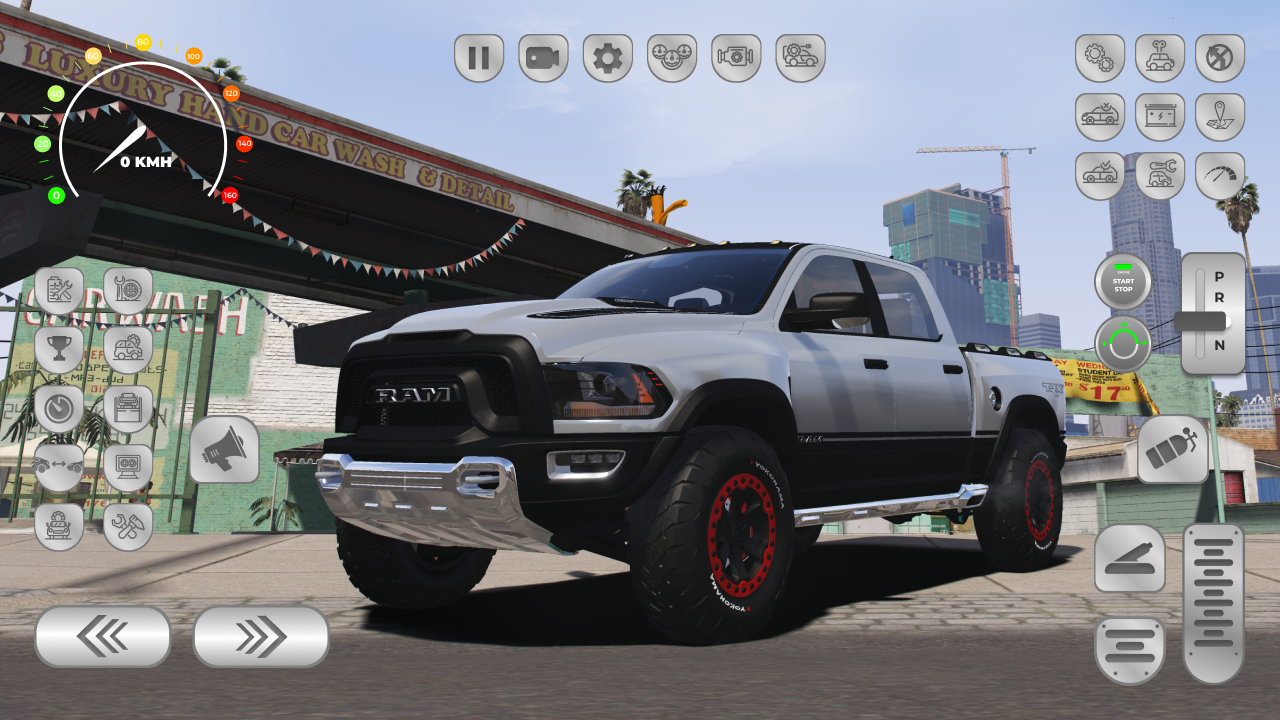Open the map location pin button
The image size is (1280, 720).
click(1220, 117)
